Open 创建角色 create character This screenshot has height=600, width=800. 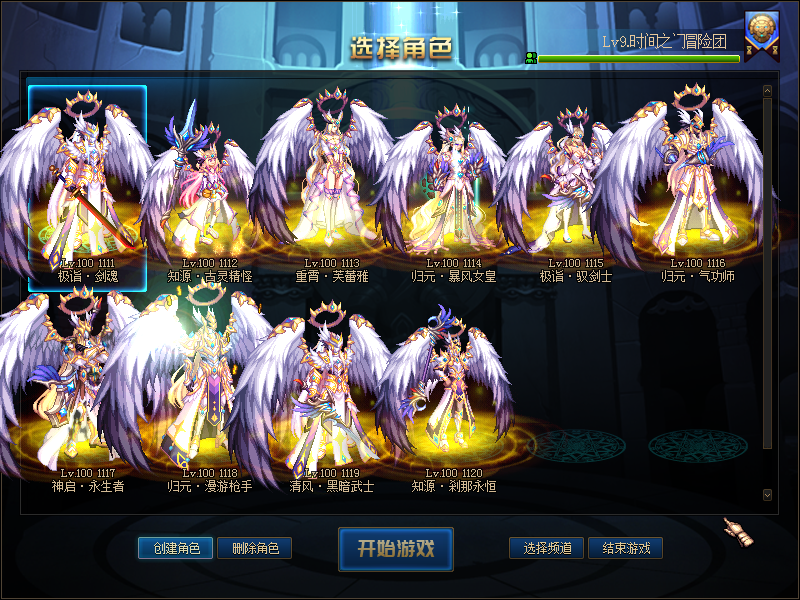(x=176, y=548)
